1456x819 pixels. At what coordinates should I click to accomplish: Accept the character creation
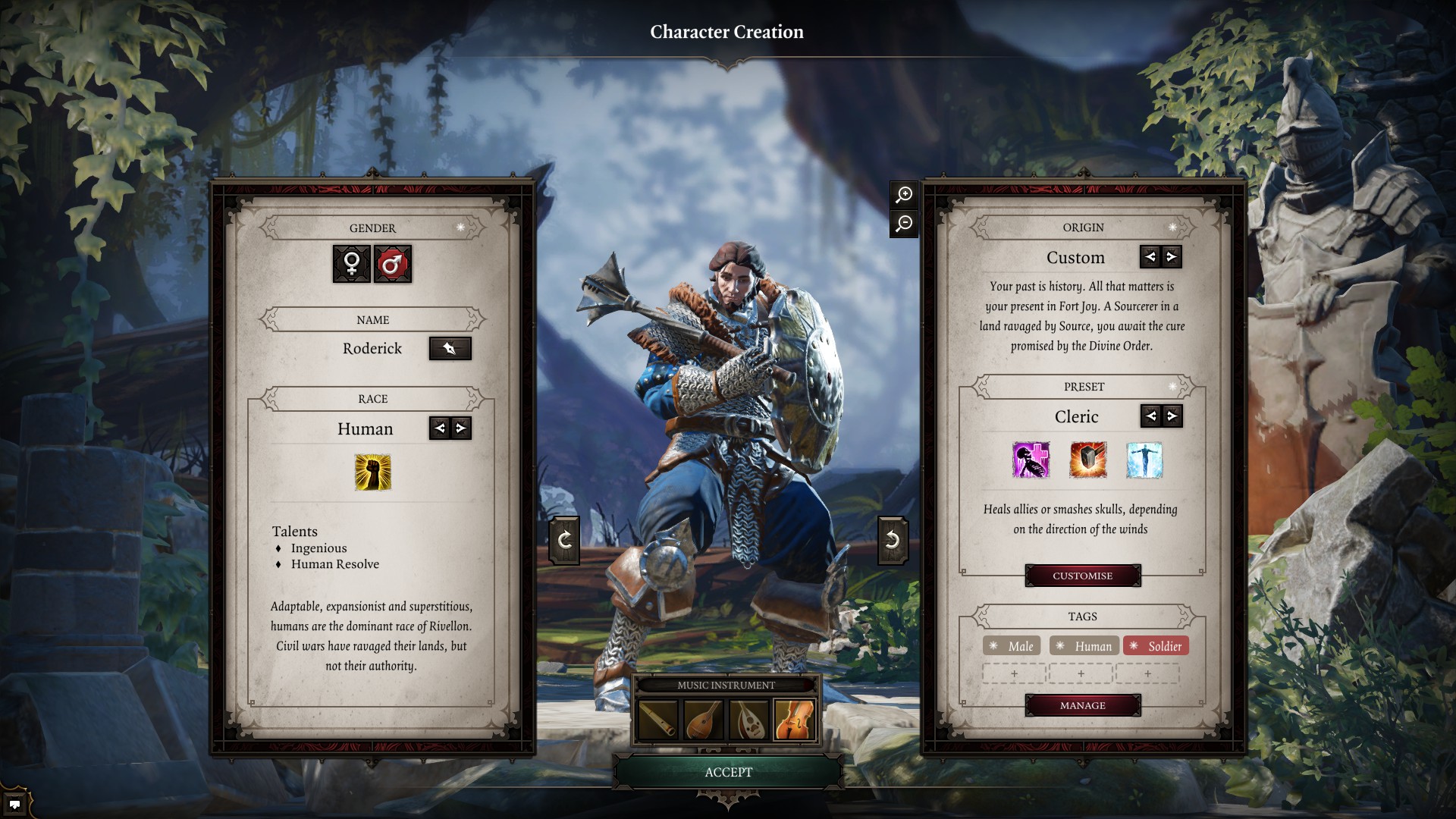728,772
